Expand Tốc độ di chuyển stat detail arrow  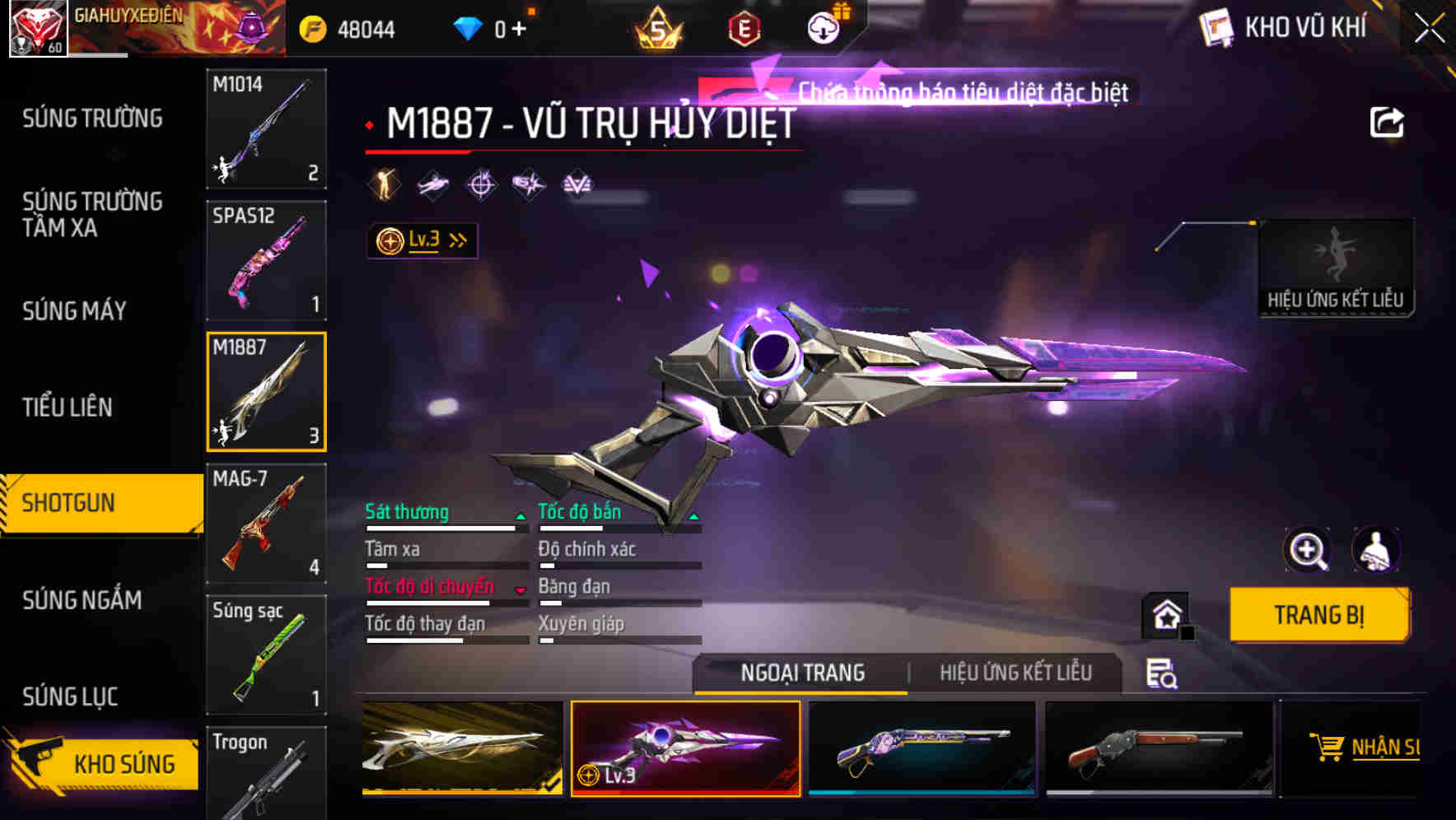pos(522,588)
